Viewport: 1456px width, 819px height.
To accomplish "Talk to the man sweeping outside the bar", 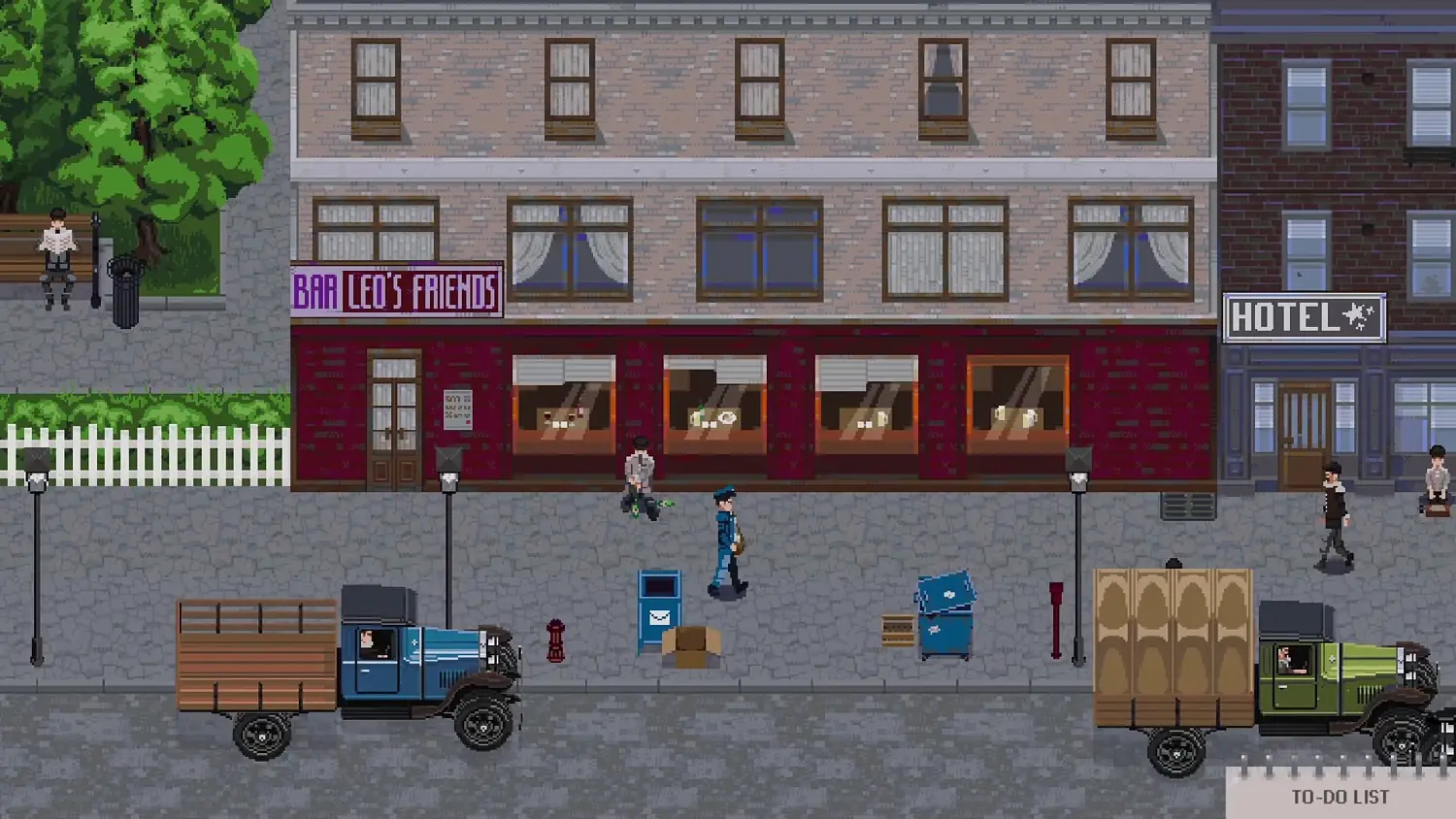I will tap(640, 475).
